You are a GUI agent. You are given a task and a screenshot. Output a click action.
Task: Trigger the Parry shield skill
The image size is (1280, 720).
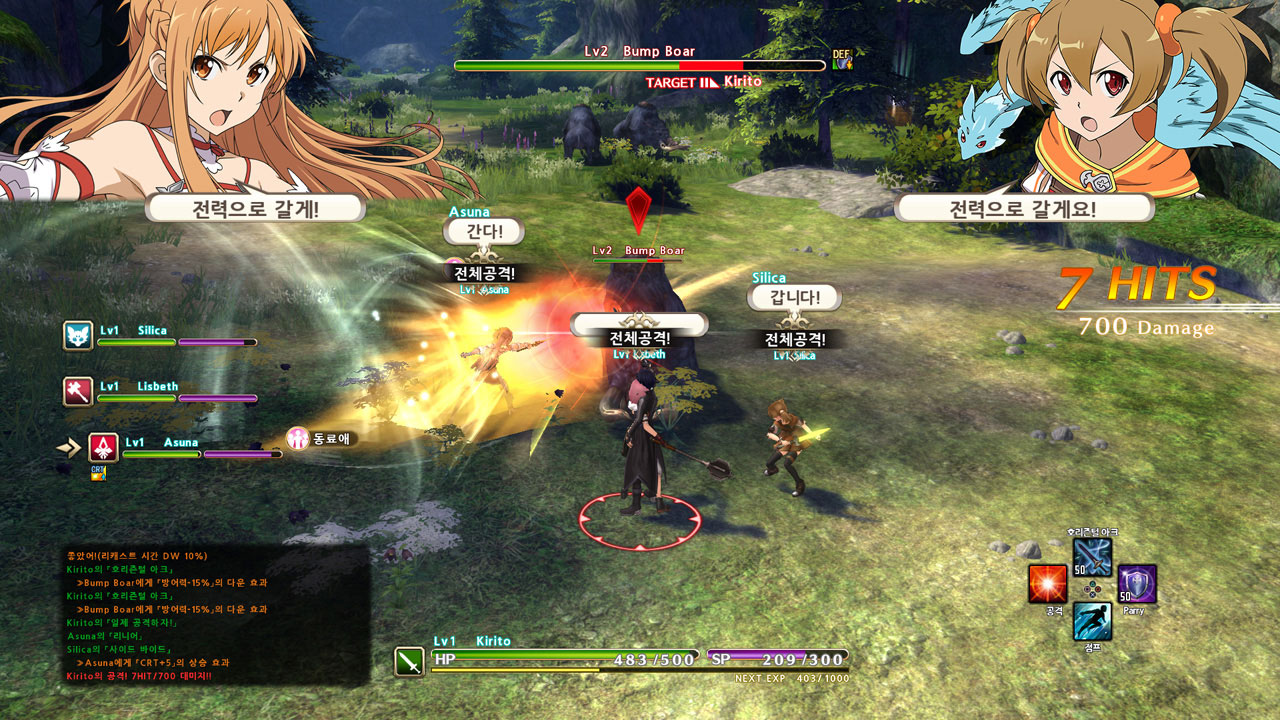[1137, 584]
